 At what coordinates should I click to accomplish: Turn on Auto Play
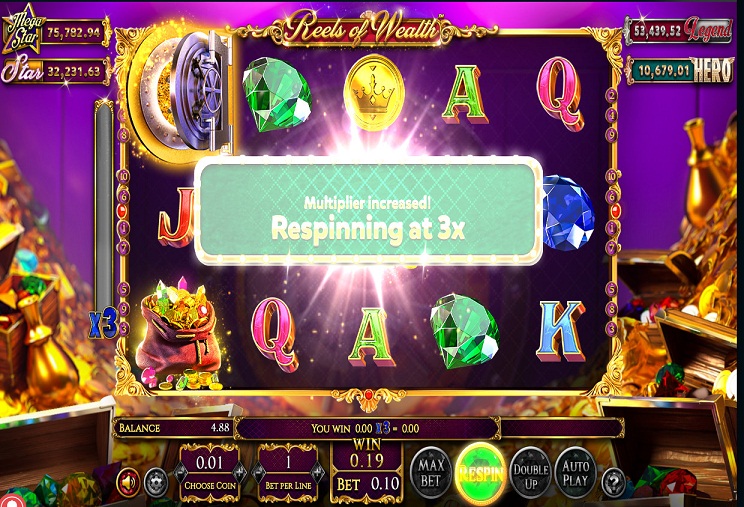[575, 472]
